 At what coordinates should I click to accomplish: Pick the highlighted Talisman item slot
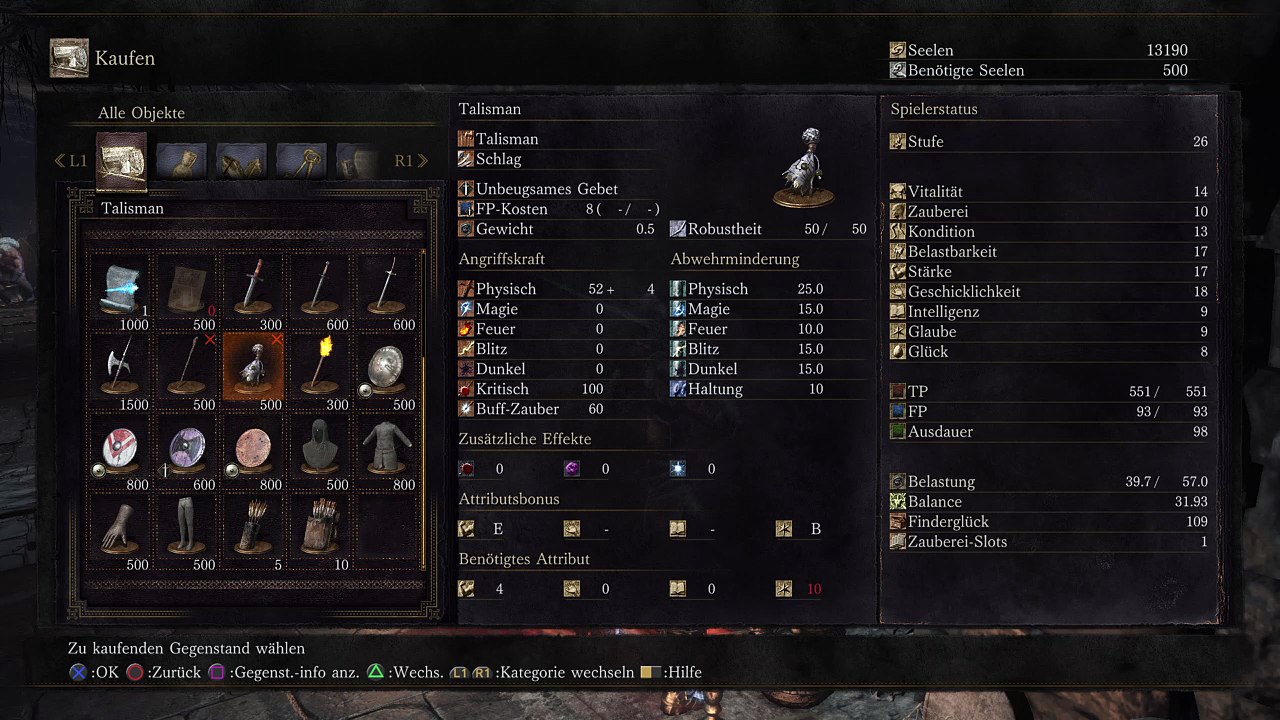(x=254, y=368)
